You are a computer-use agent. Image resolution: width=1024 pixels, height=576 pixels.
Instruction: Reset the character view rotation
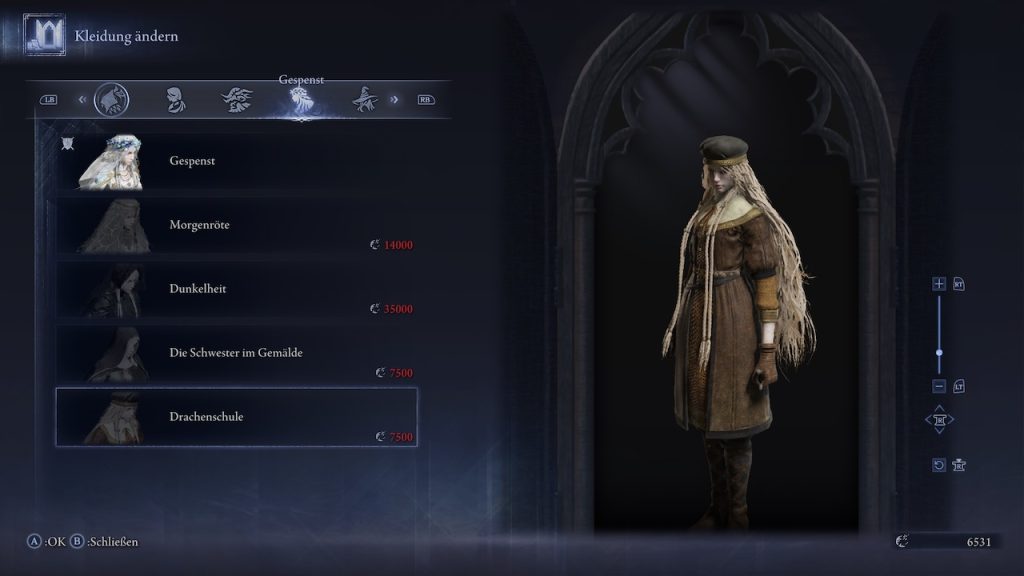pos(939,465)
